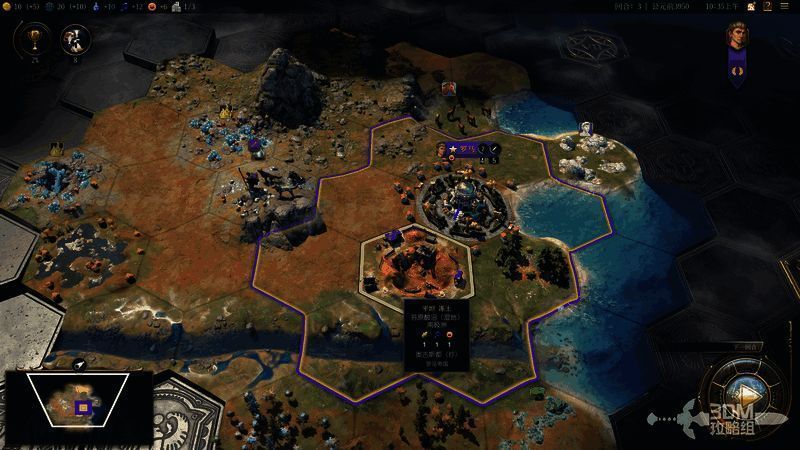The width and height of the screenshot is (800, 450).
Task: Click the blue science flask resource
Action: pyautogui.click(x=96, y=6)
